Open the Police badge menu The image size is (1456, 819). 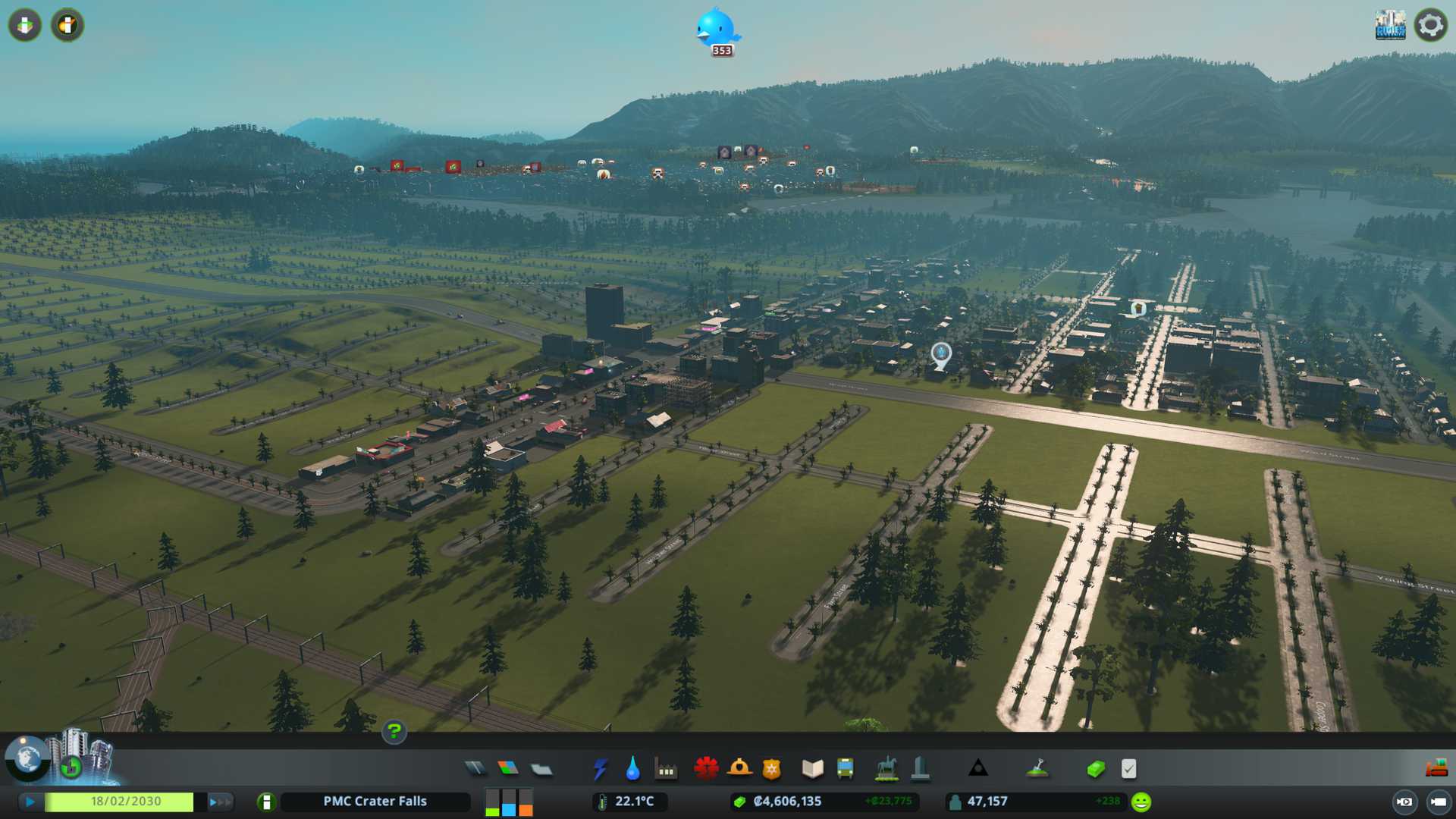(771, 769)
